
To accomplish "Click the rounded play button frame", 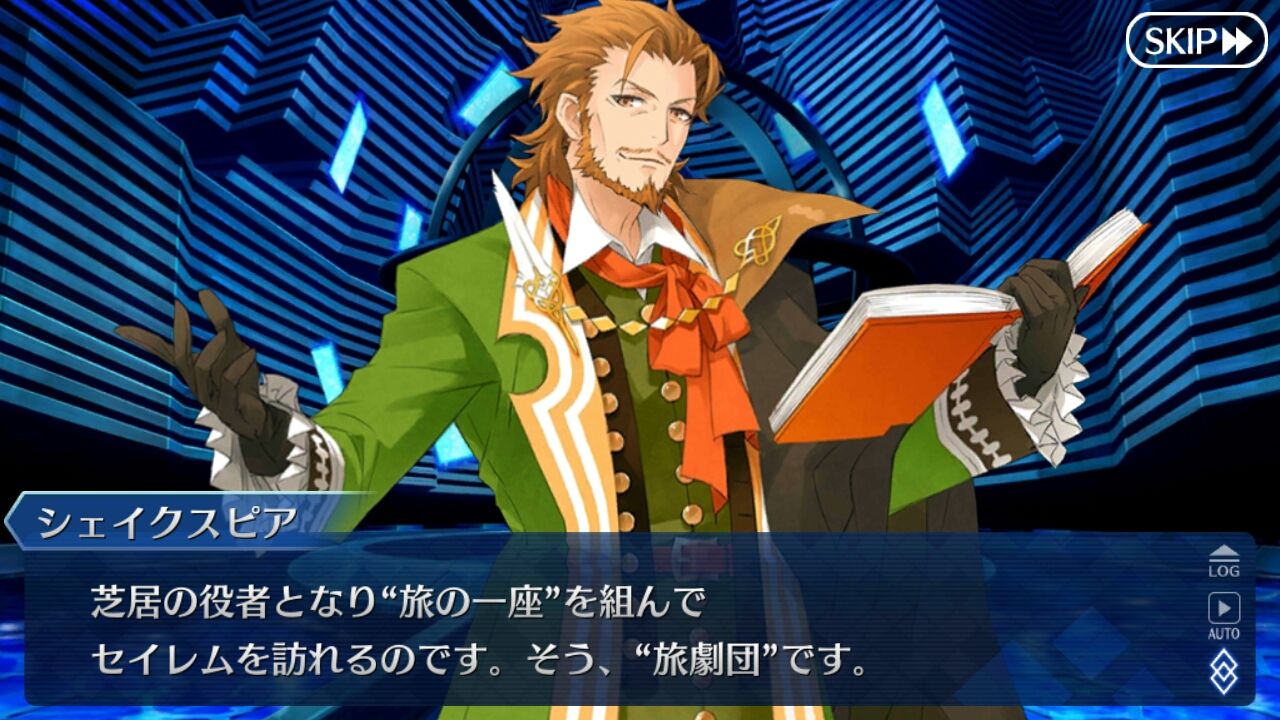I will (x=1224, y=607).
